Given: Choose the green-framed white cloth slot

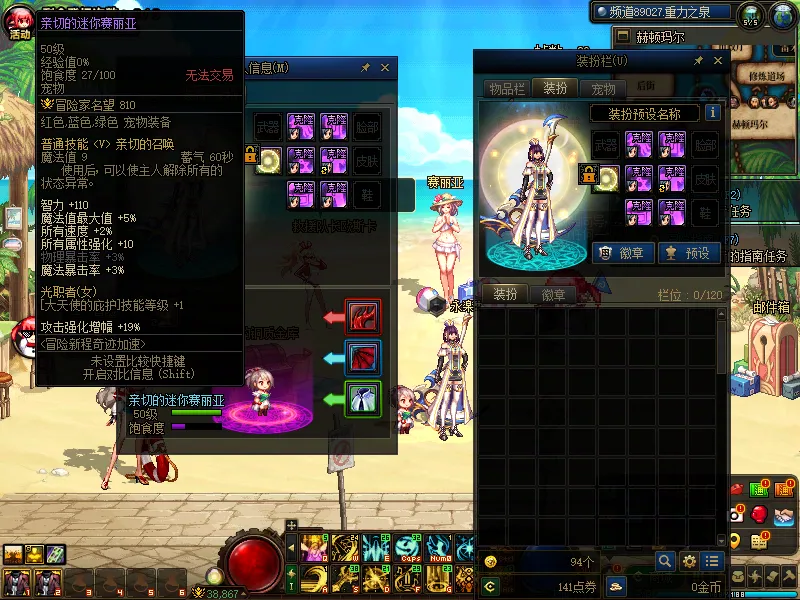Looking at the screenshot, I should pyautogui.click(x=362, y=399).
